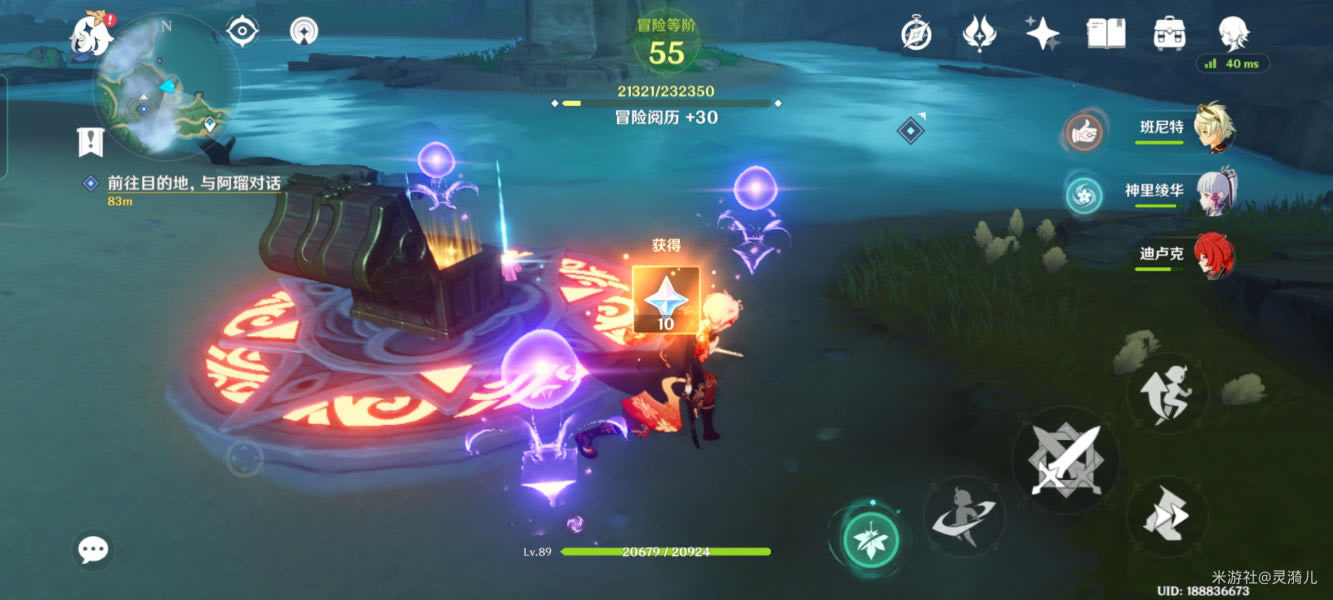
Task: Tap the sword normal attack button
Action: pyautogui.click(x=1065, y=461)
